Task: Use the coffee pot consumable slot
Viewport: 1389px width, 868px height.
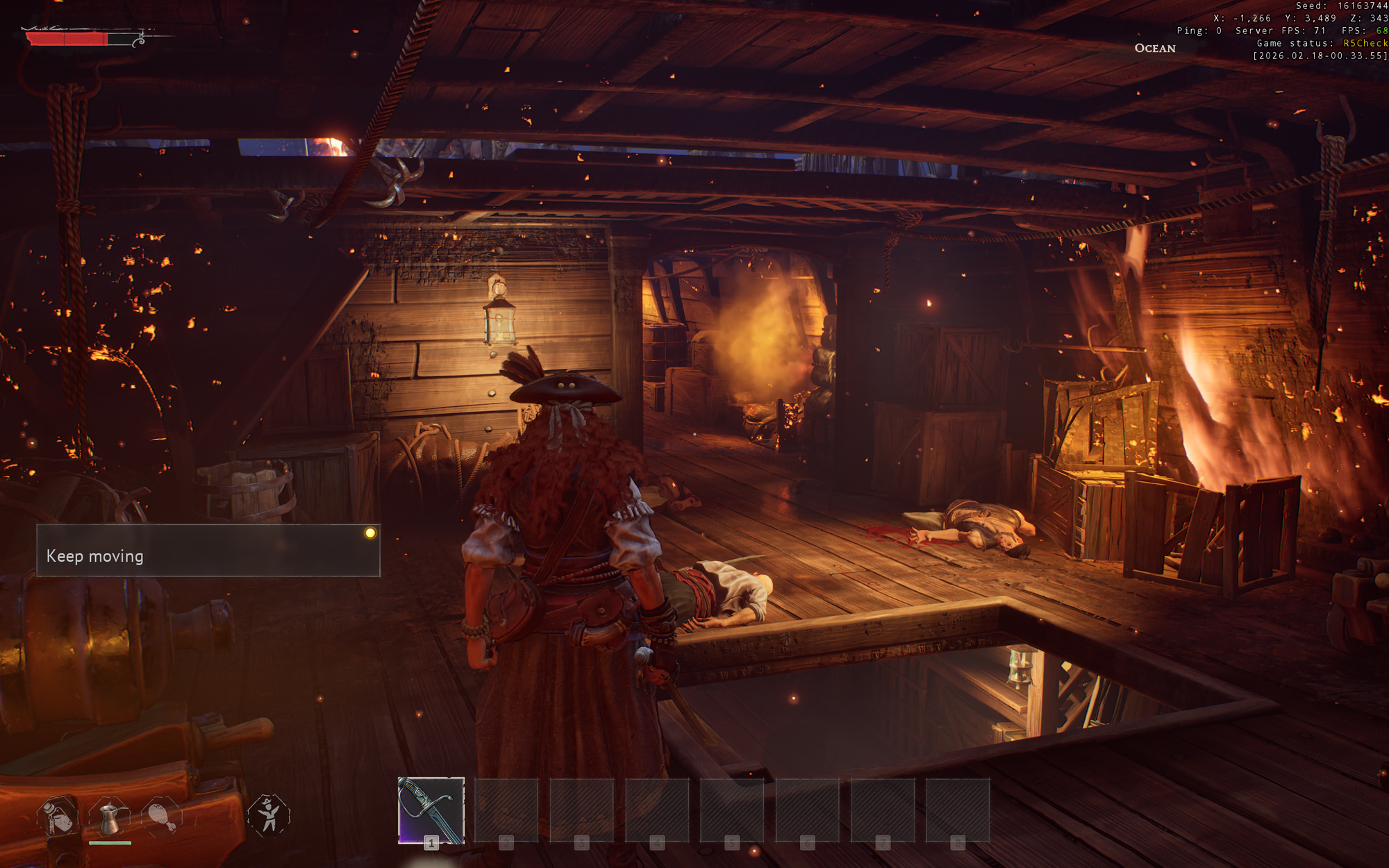Action: click(x=109, y=817)
